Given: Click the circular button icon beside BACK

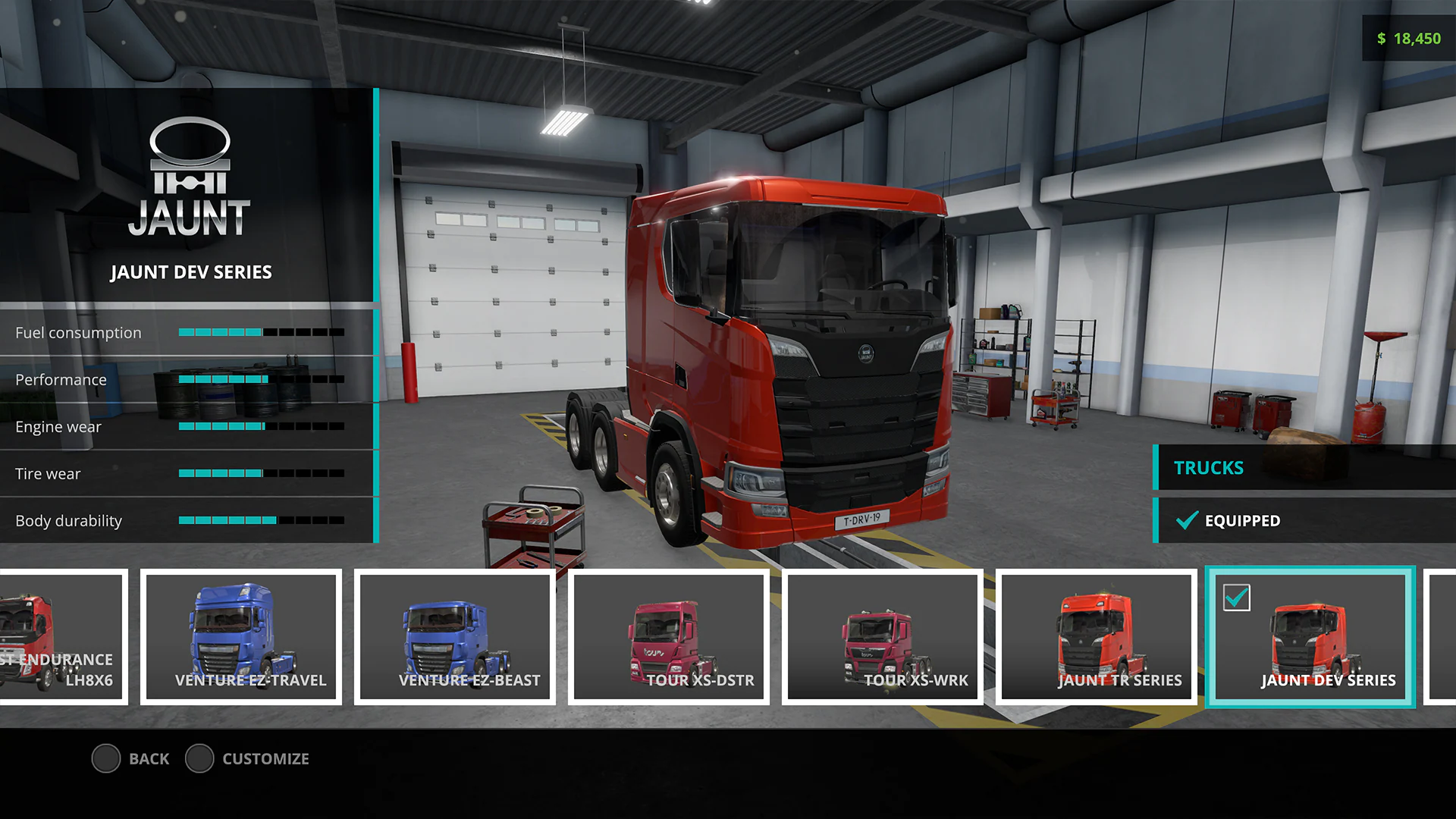Looking at the screenshot, I should pyautogui.click(x=106, y=758).
